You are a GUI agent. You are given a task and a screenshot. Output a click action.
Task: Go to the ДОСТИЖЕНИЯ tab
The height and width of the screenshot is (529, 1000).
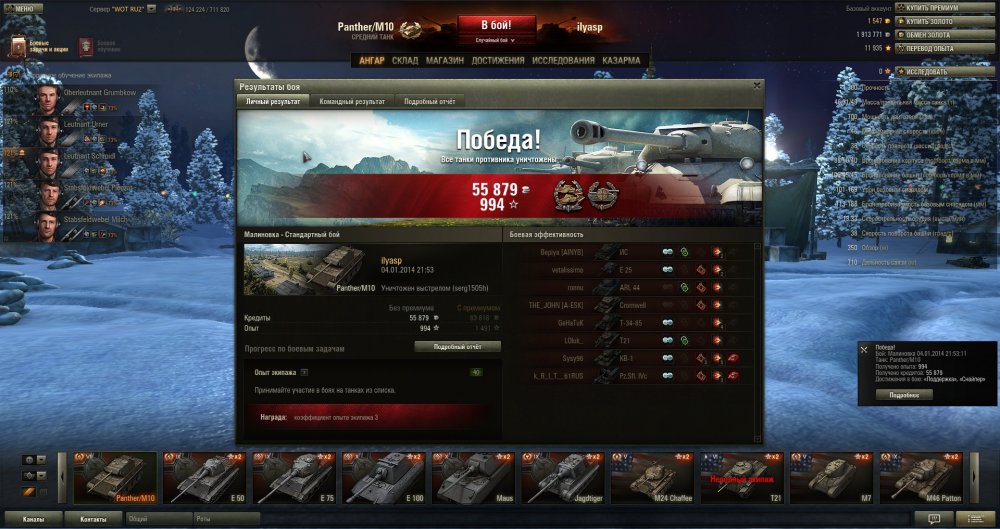(498, 60)
